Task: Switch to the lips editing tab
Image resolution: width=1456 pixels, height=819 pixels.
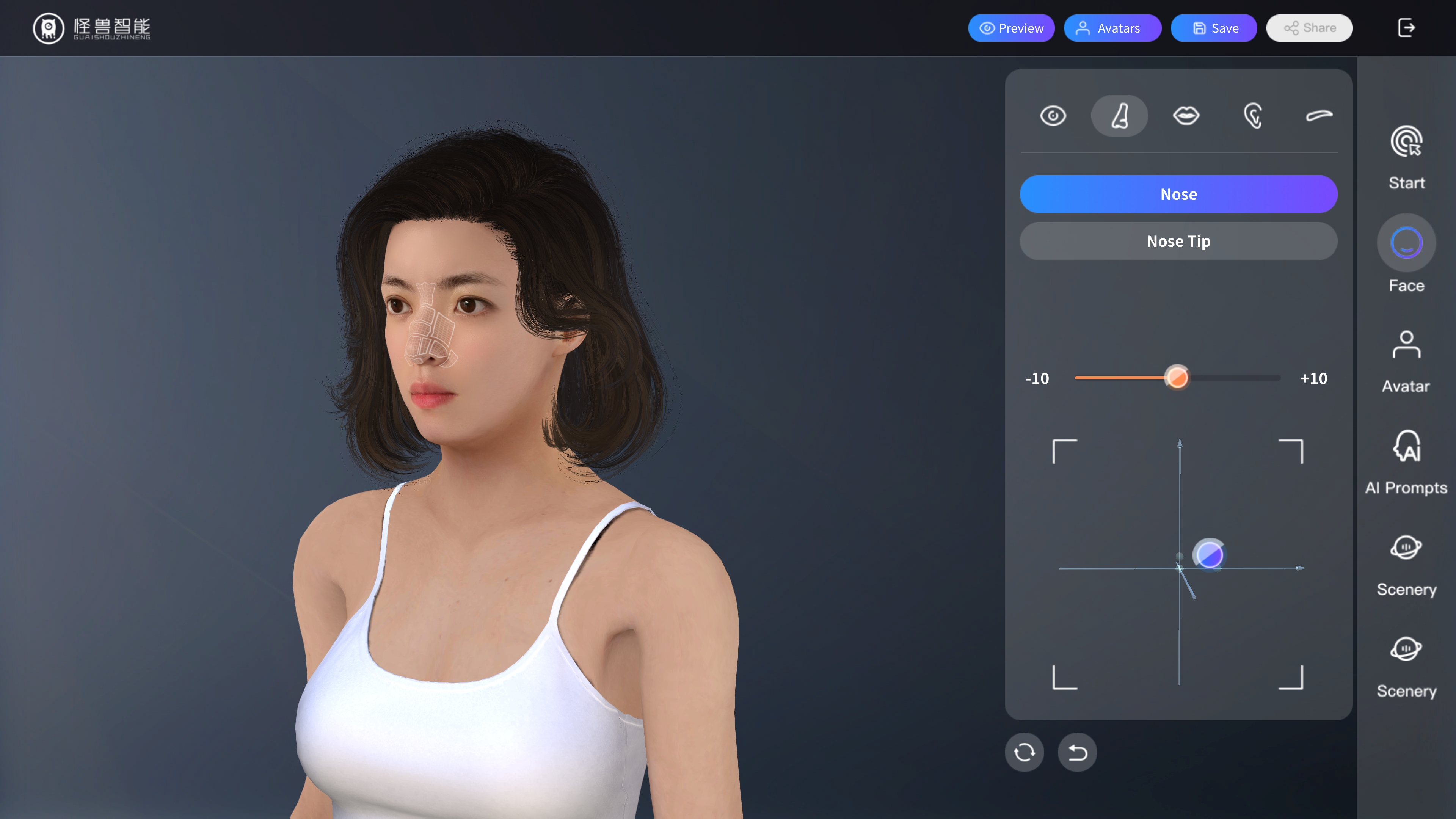Action: 1186,116
